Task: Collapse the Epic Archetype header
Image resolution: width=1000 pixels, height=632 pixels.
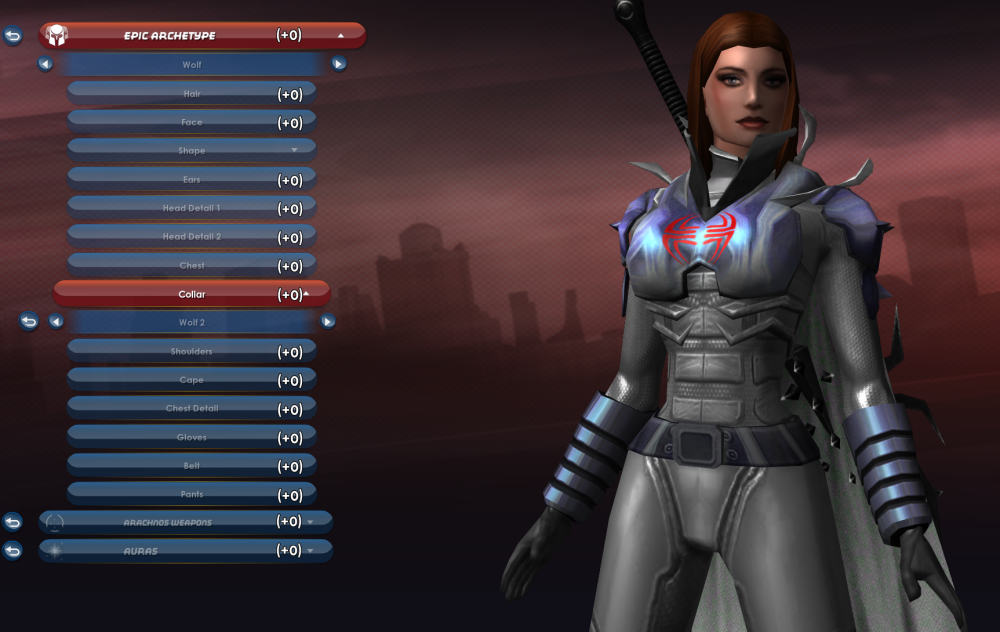Action: tap(340, 35)
